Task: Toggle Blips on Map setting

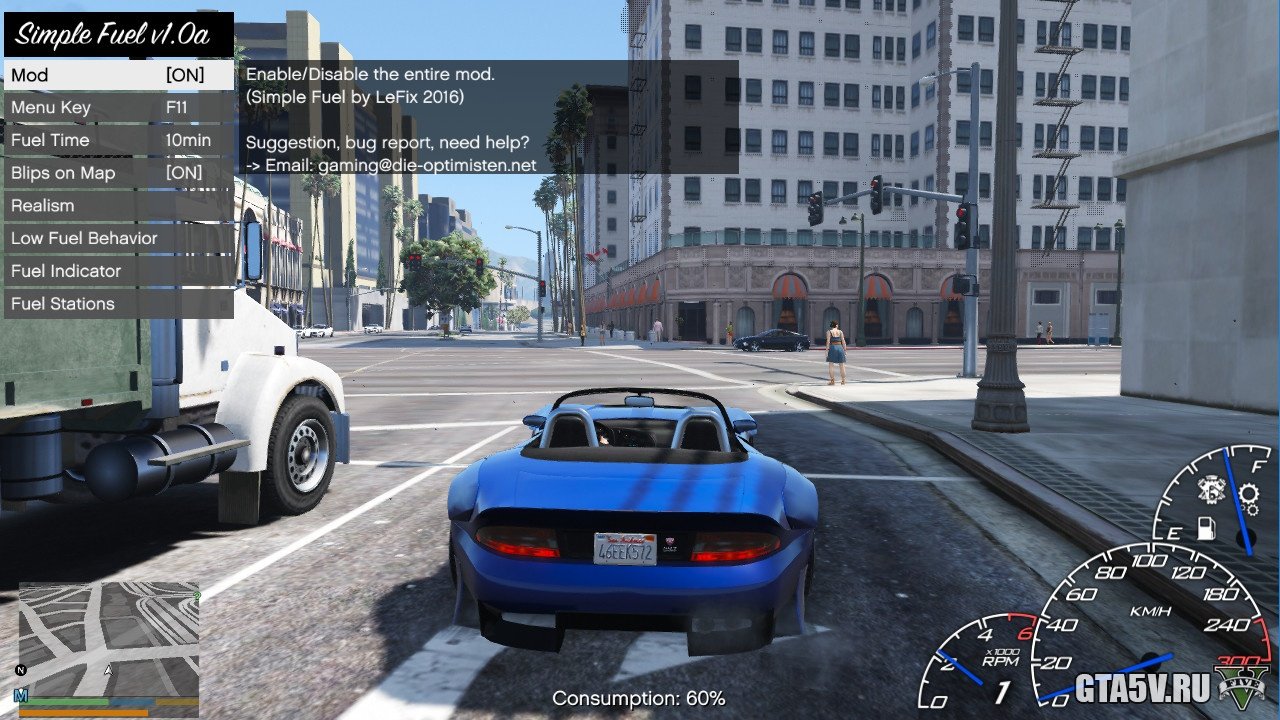Action: (118, 173)
